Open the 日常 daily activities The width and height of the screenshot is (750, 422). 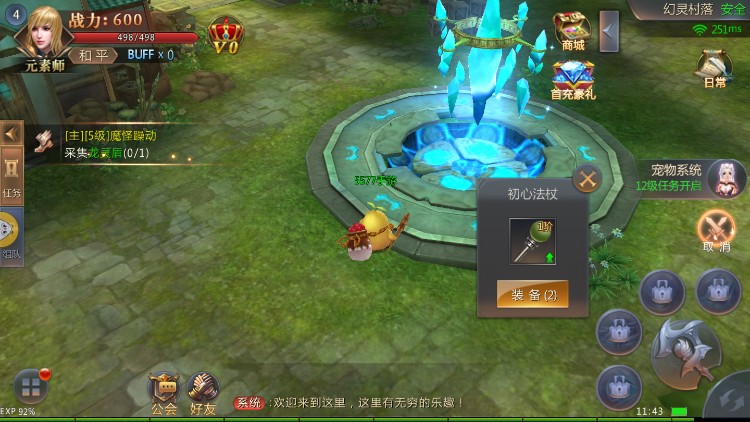coord(714,68)
